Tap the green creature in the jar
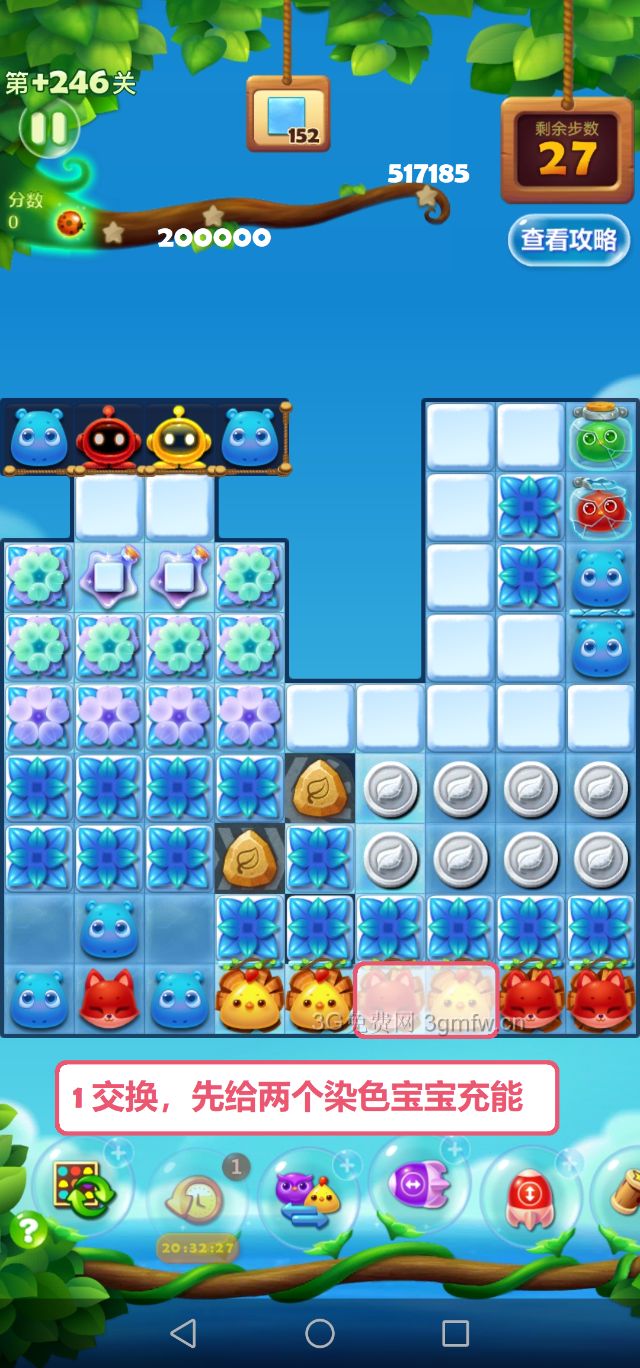The height and width of the screenshot is (1368, 640). 602,436
